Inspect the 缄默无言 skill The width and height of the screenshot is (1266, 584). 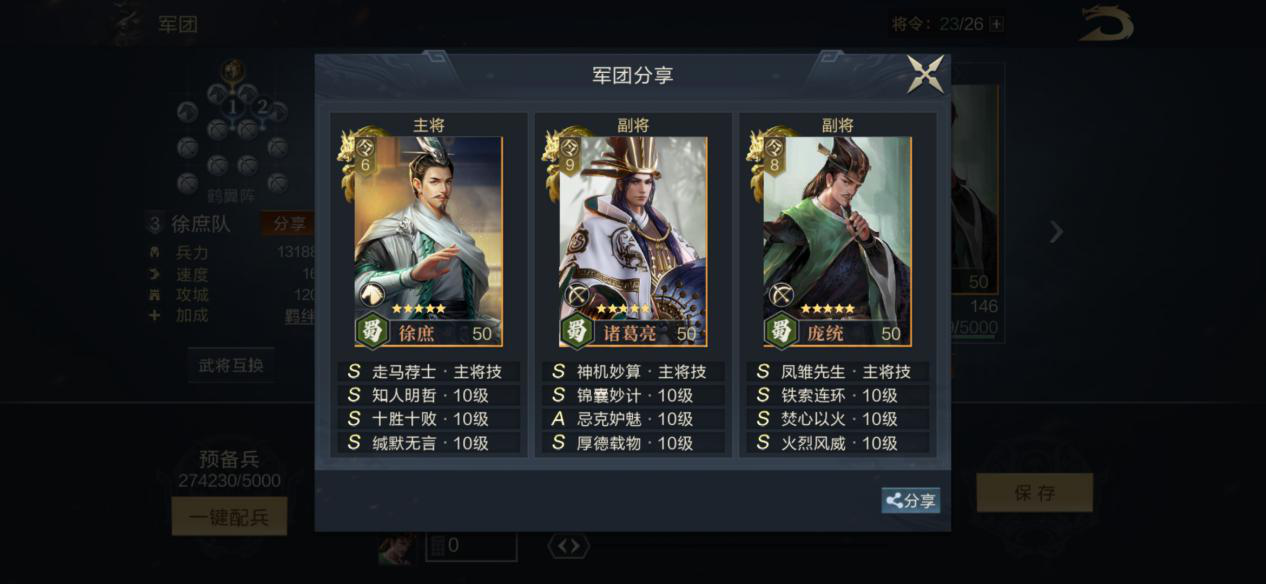click(x=430, y=443)
